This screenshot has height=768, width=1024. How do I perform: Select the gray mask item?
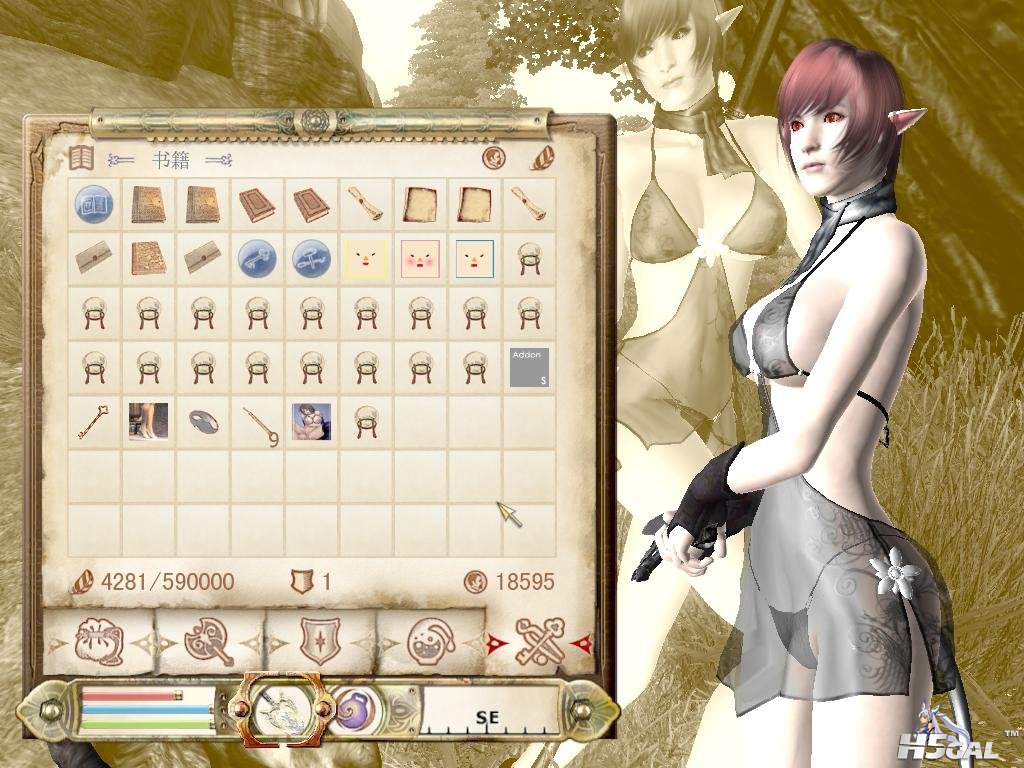(203, 422)
